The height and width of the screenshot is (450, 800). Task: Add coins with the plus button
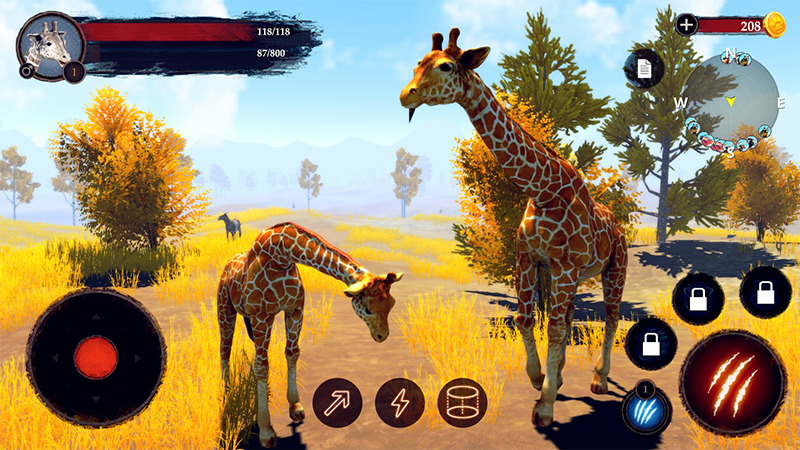(686, 26)
